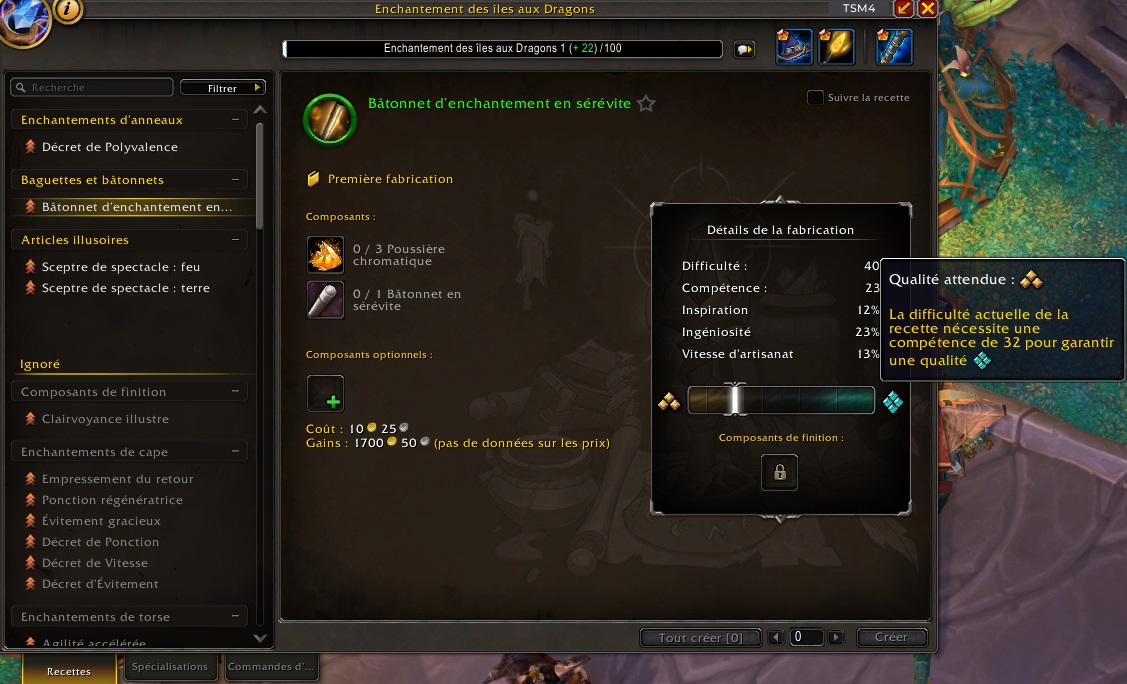Select the Décret de Polyvalence recipe

pyautogui.click(x=109, y=147)
